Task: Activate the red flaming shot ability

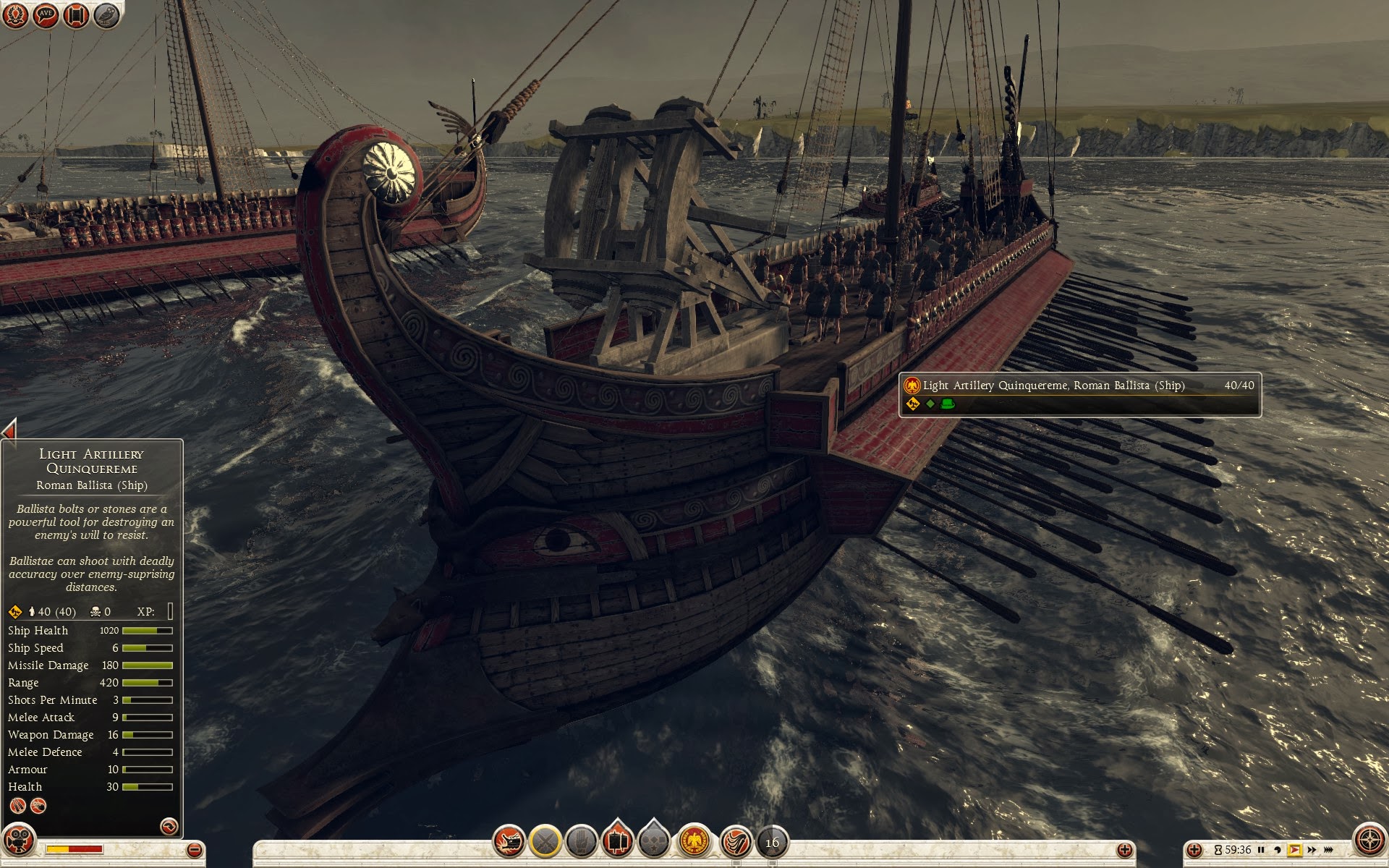Action: coord(736,842)
